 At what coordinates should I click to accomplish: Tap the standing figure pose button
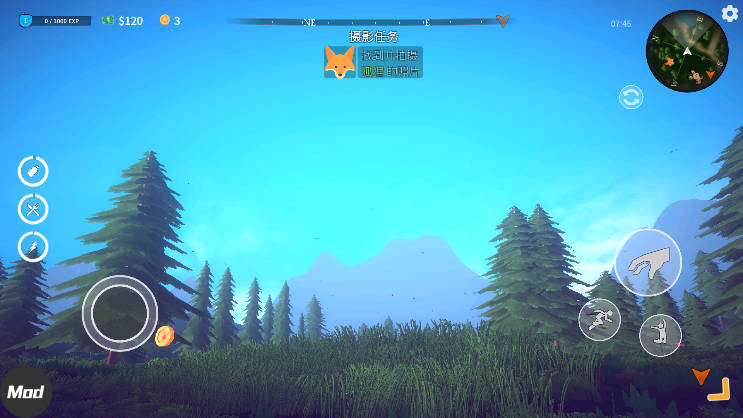660,334
